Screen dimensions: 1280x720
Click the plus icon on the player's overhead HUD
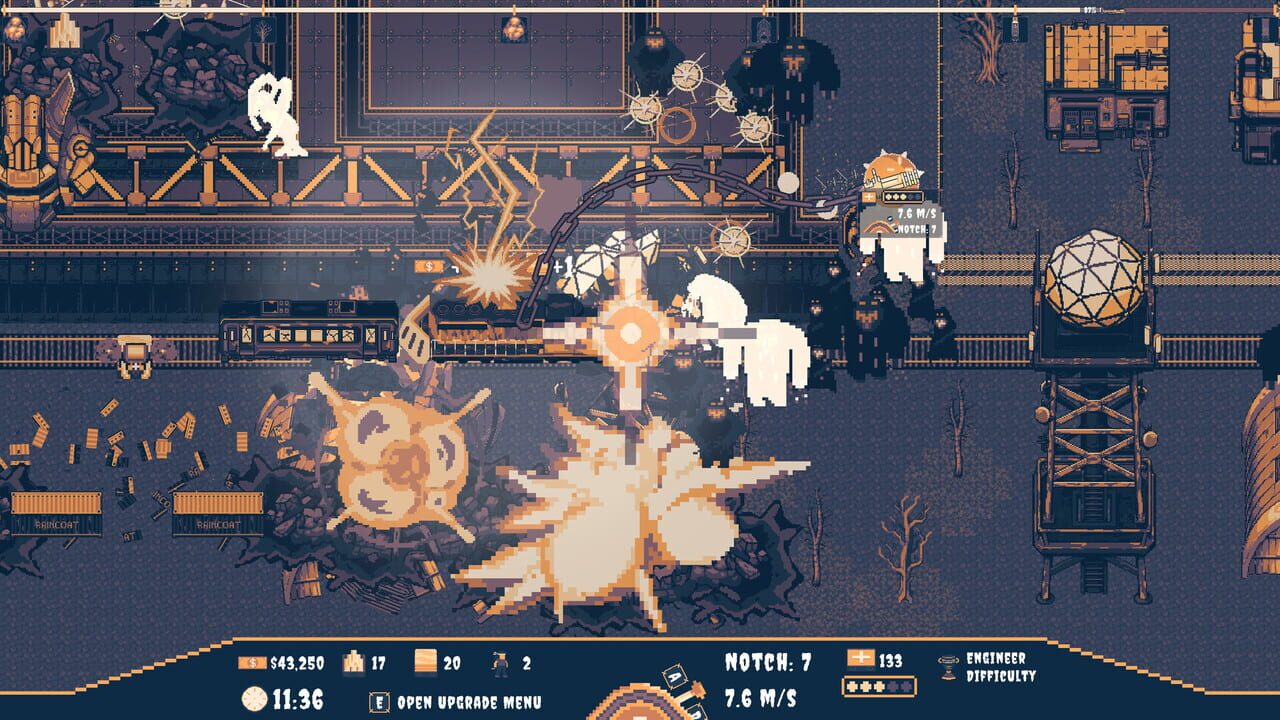pos(868,196)
